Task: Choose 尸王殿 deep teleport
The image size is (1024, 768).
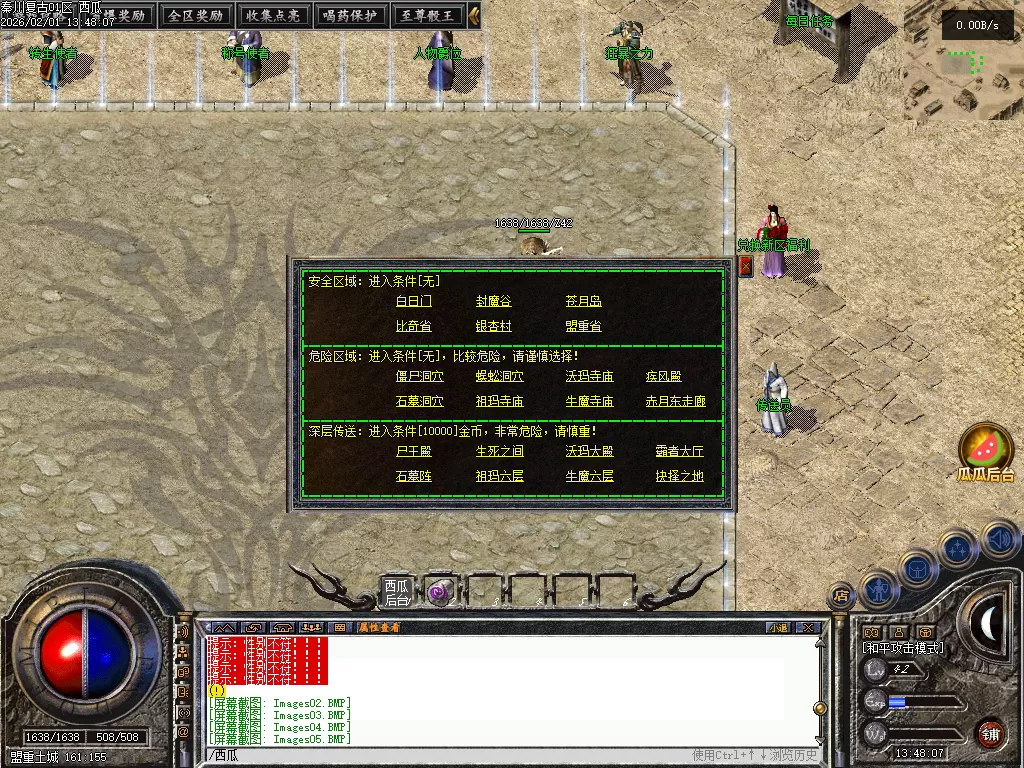Action: click(x=414, y=452)
